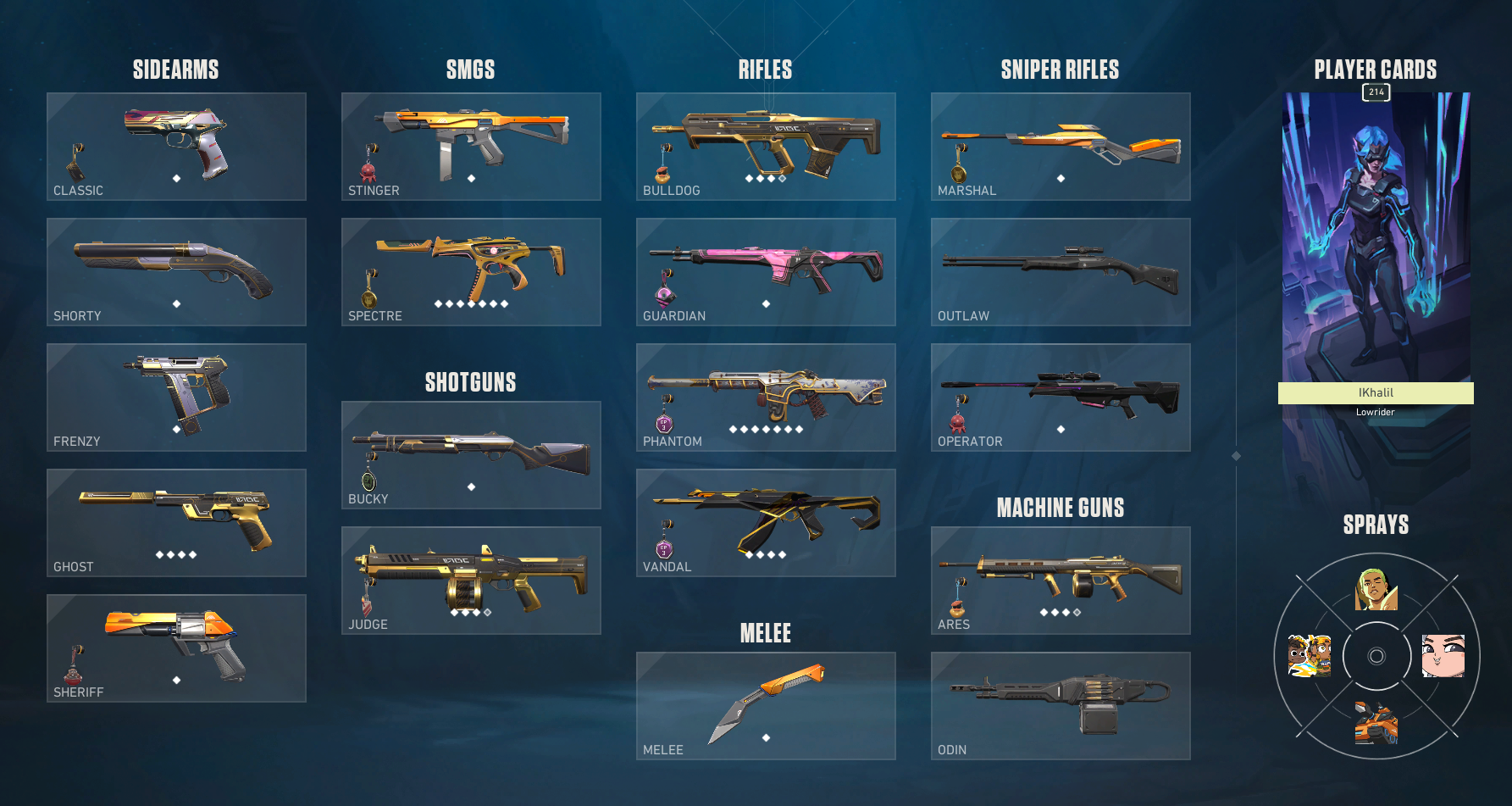Open the Odin machine gun slot

1060,706
